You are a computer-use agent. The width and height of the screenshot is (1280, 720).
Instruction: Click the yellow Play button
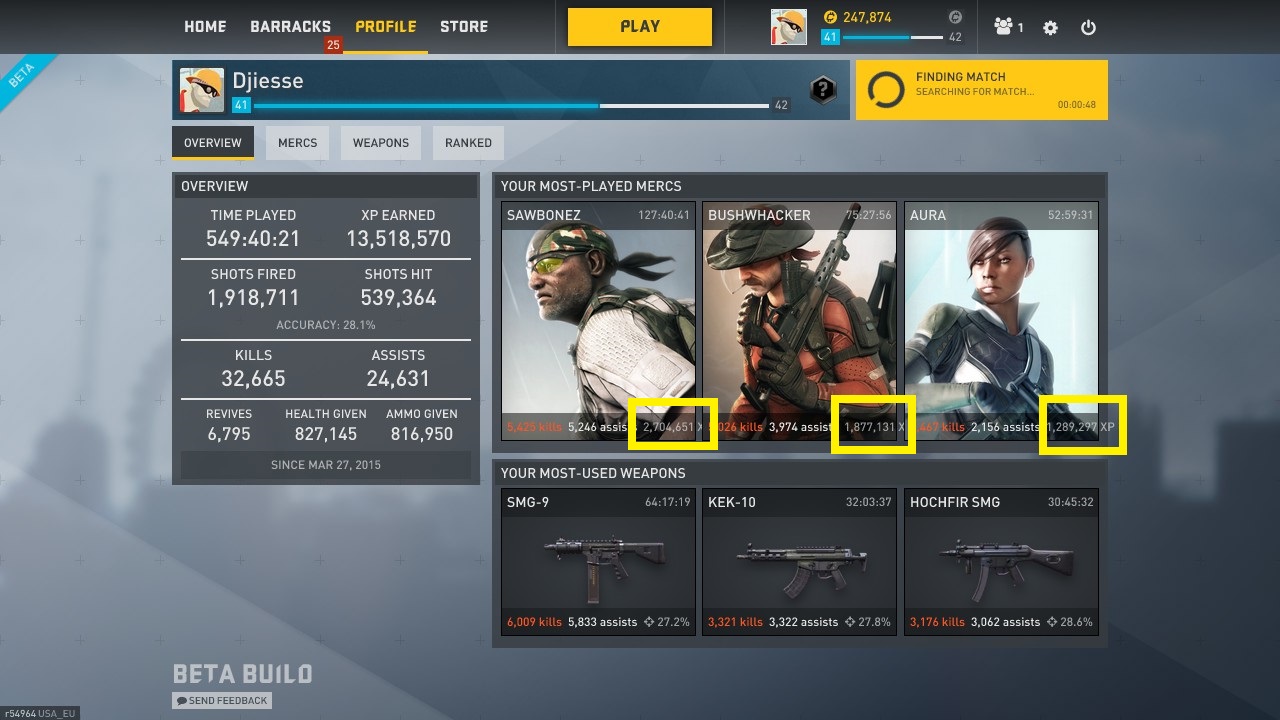point(640,27)
